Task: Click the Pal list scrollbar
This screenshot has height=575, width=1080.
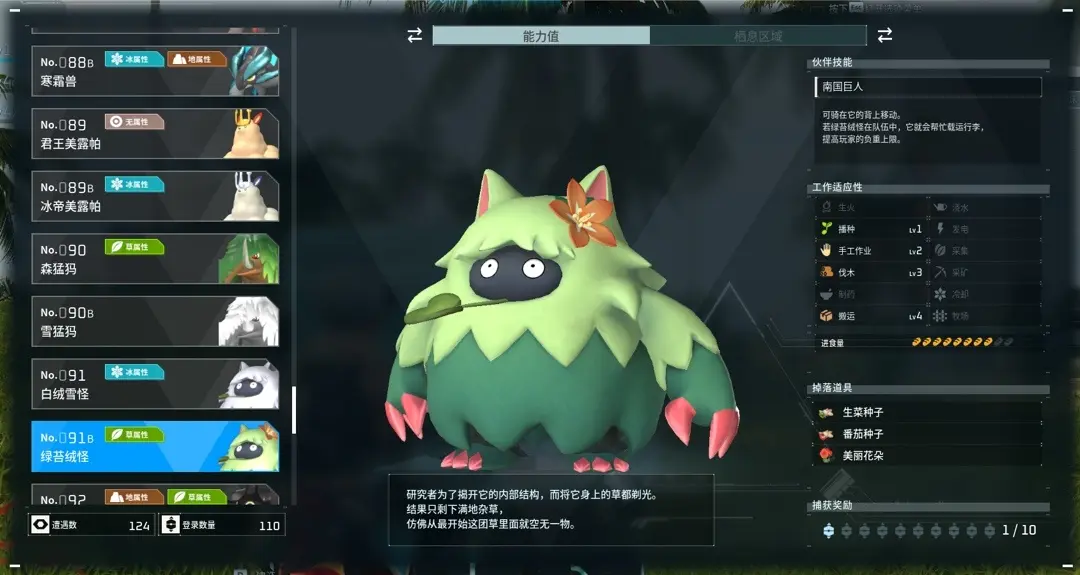Action: click(294, 410)
